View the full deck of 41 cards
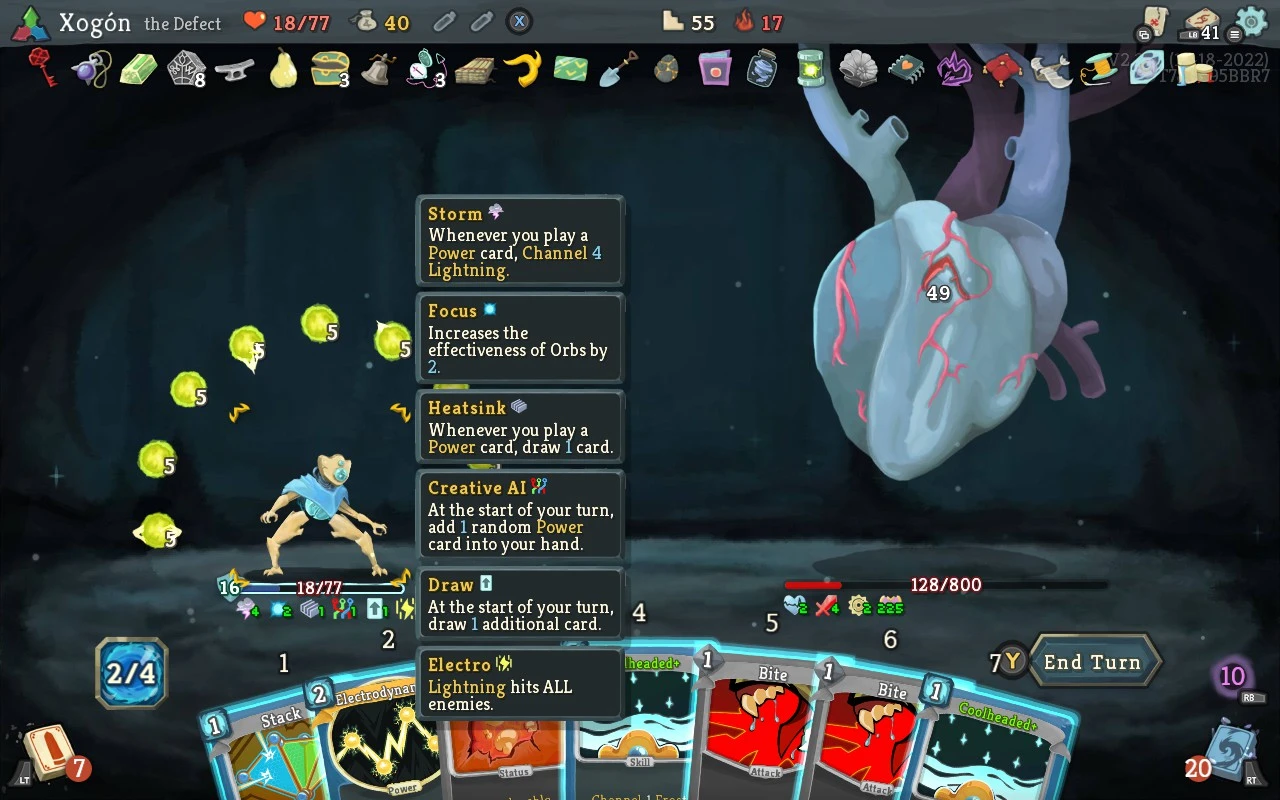The height and width of the screenshot is (800, 1280). (1201, 23)
